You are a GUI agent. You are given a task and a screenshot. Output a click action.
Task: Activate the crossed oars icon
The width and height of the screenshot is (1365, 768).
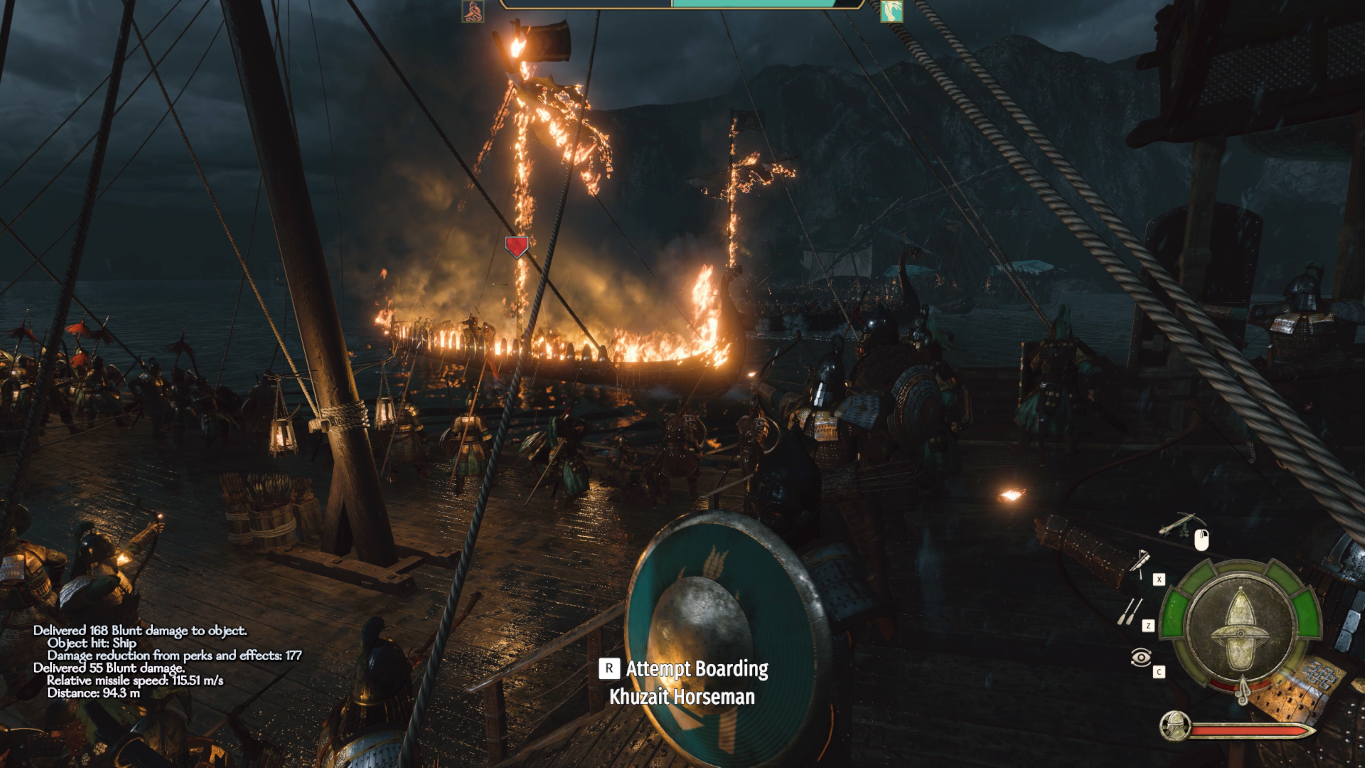coord(1131,610)
